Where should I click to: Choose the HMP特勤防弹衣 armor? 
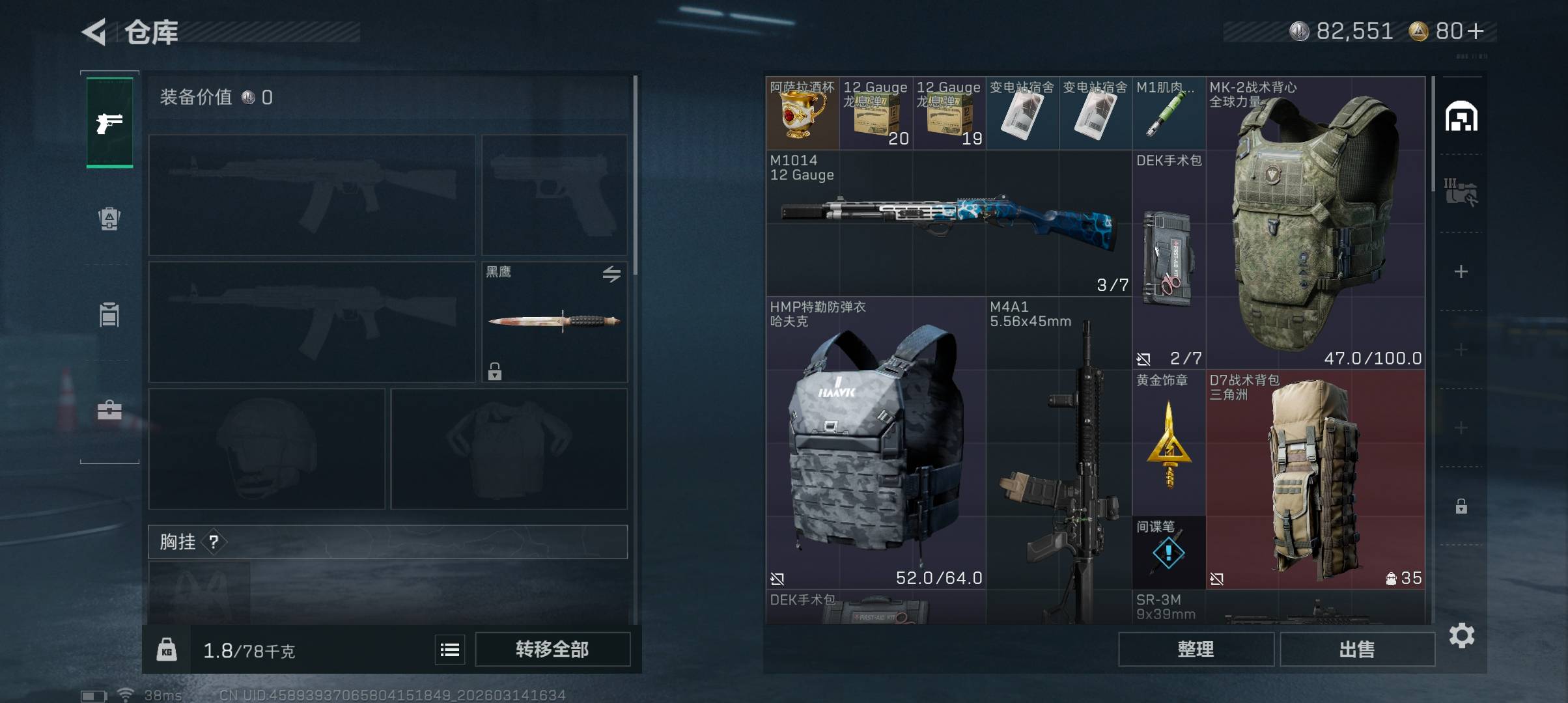coord(875,443)
